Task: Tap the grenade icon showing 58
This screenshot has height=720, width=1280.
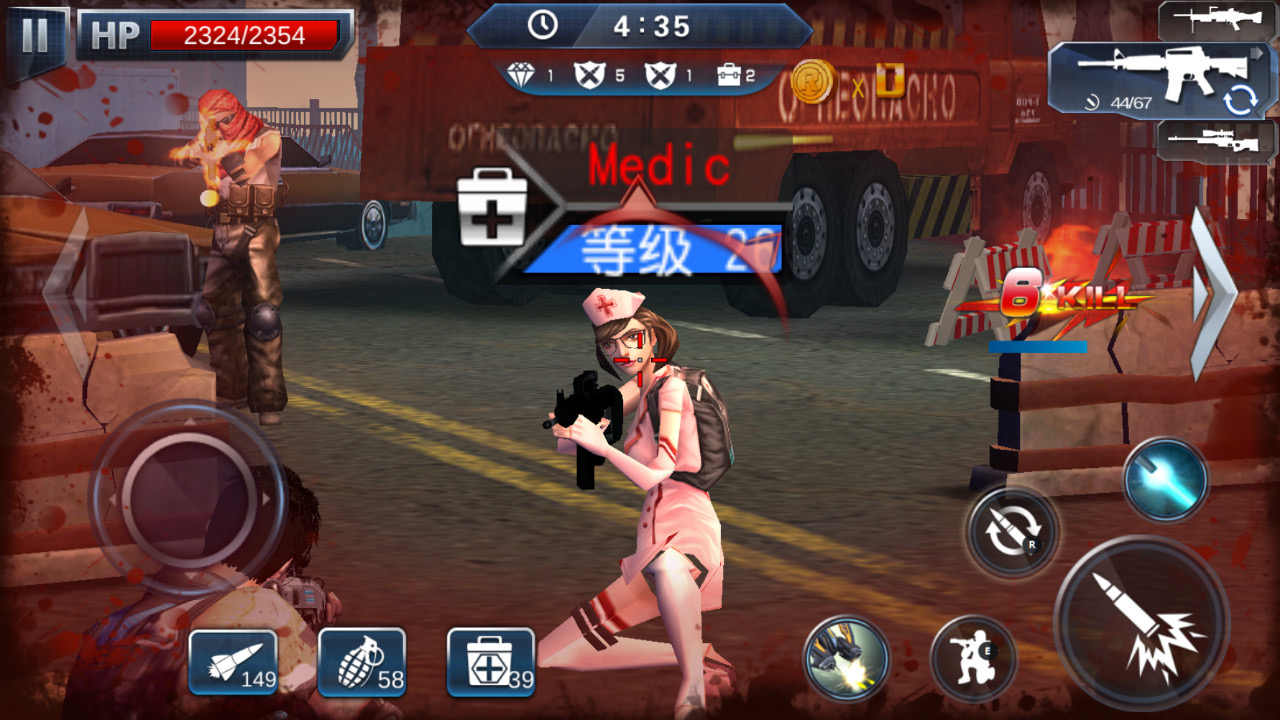Action: [x=361, y=662]
